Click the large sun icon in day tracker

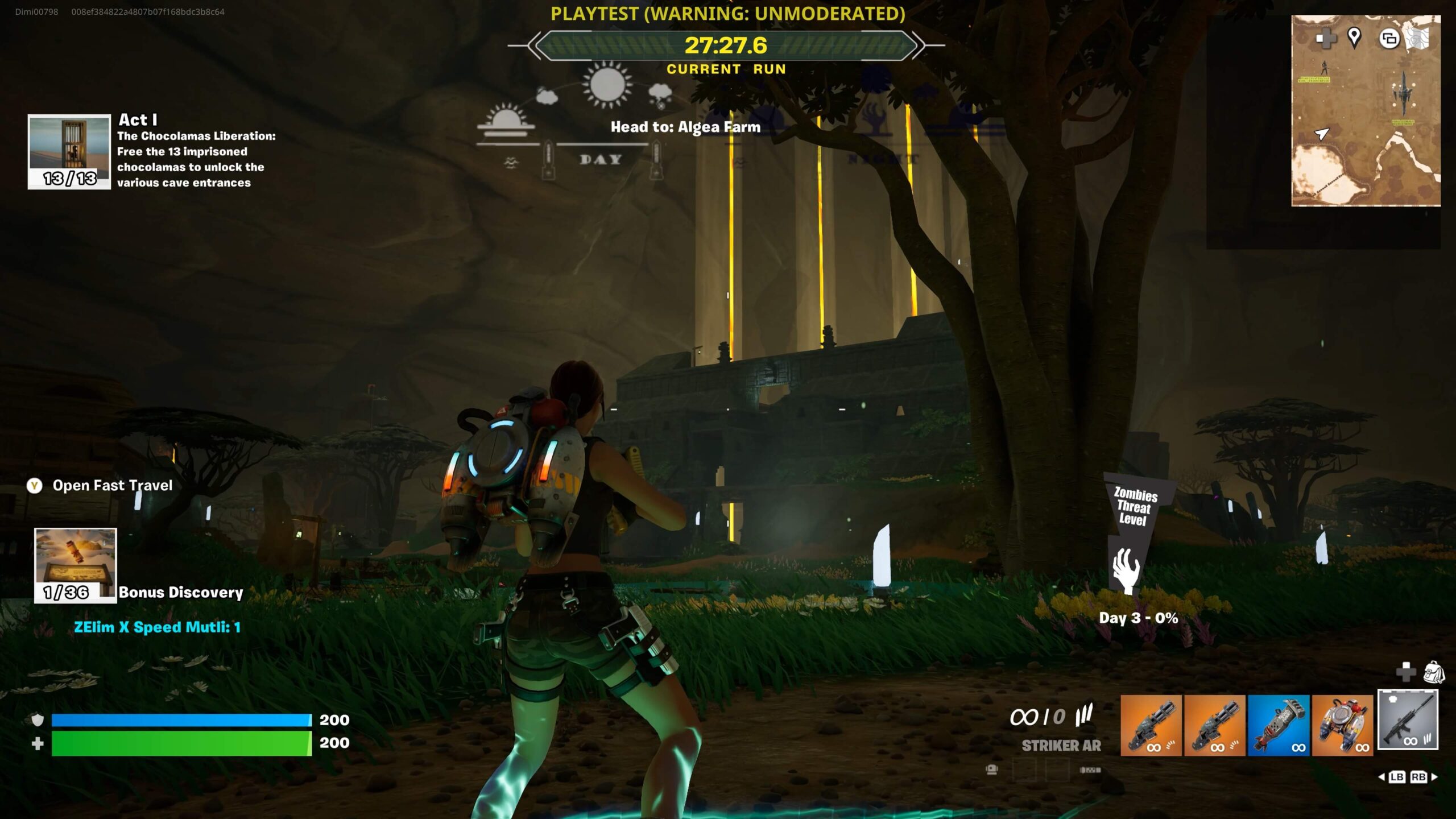[607, 85]
